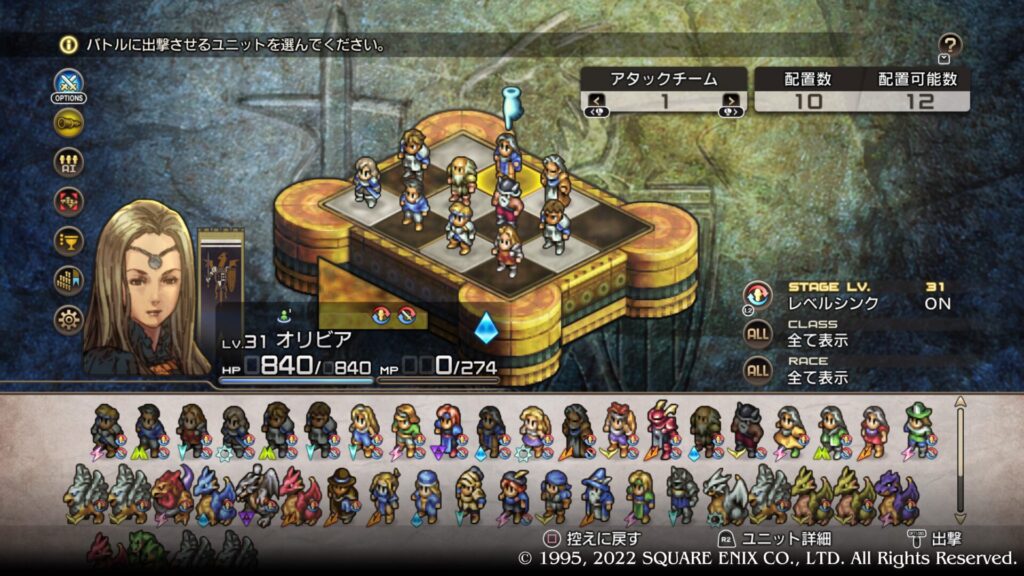Click the troop formation banner icon
The width and height of the screenshot is (1024, 576).
(x=69, y=280)
